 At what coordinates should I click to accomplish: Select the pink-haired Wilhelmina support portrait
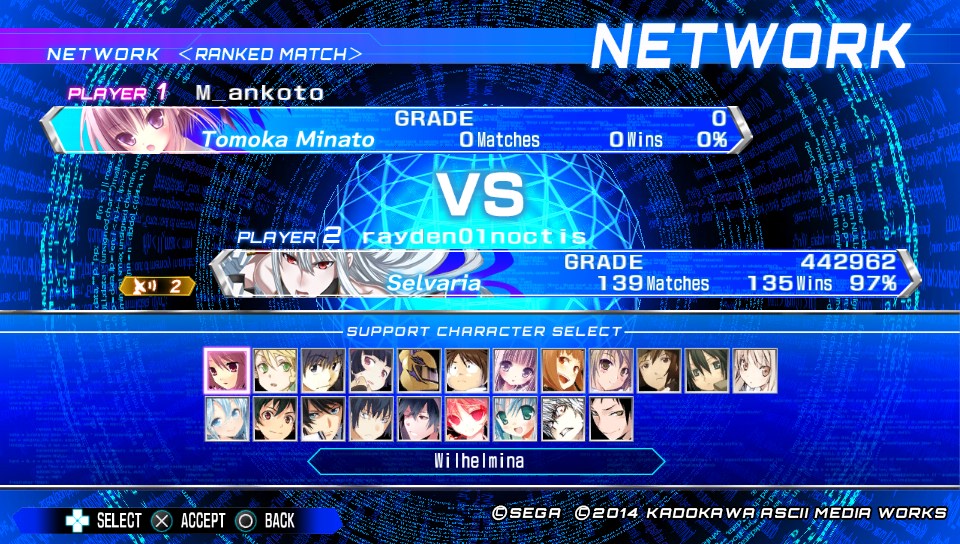[x=226, y=370]
